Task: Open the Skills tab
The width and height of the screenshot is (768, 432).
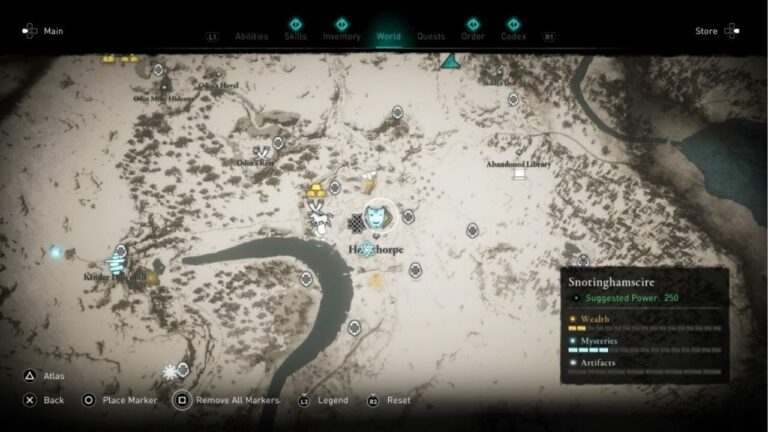Action: point(295,36)
